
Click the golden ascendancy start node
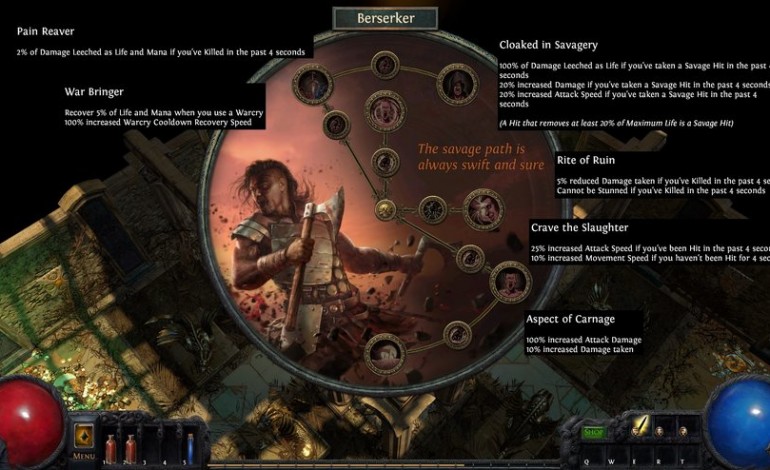click(385, 209)
